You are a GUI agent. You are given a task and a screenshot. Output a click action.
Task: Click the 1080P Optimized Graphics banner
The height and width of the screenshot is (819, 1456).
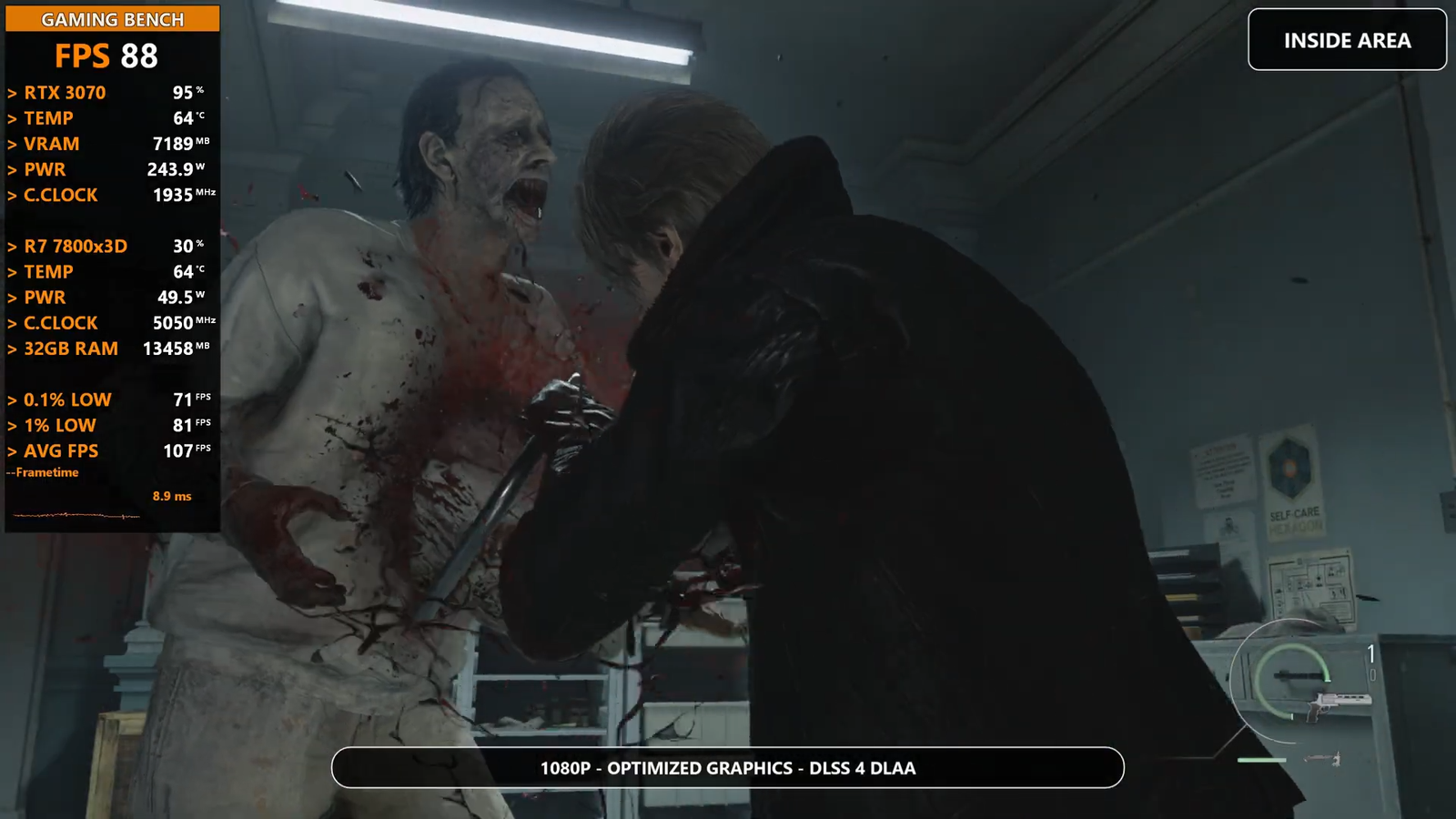(x=728, y=768)
